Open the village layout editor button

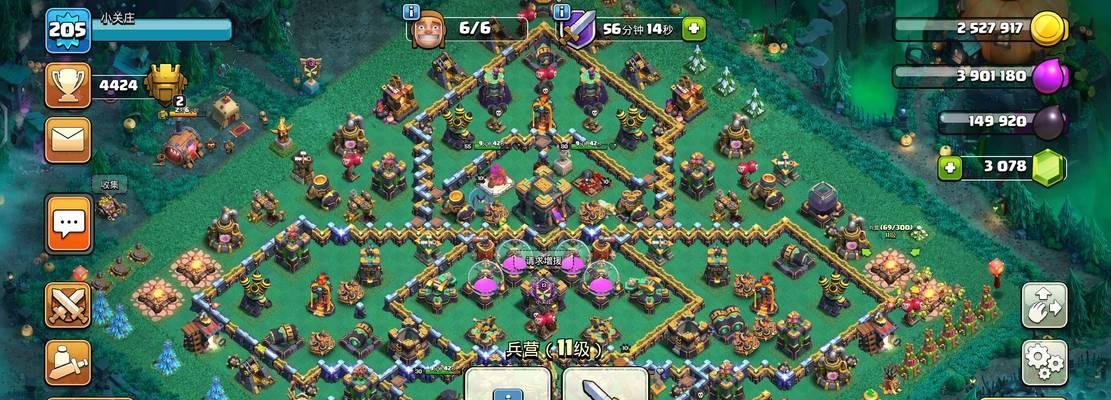[1045, 305]
